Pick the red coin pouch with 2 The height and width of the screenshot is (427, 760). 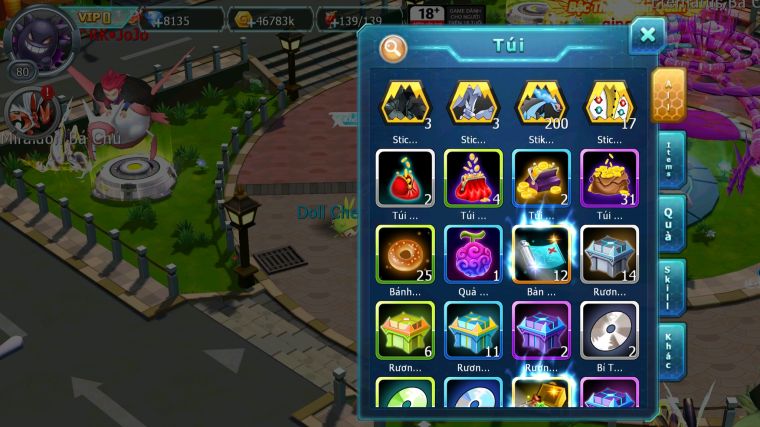[x=404, y=178]
